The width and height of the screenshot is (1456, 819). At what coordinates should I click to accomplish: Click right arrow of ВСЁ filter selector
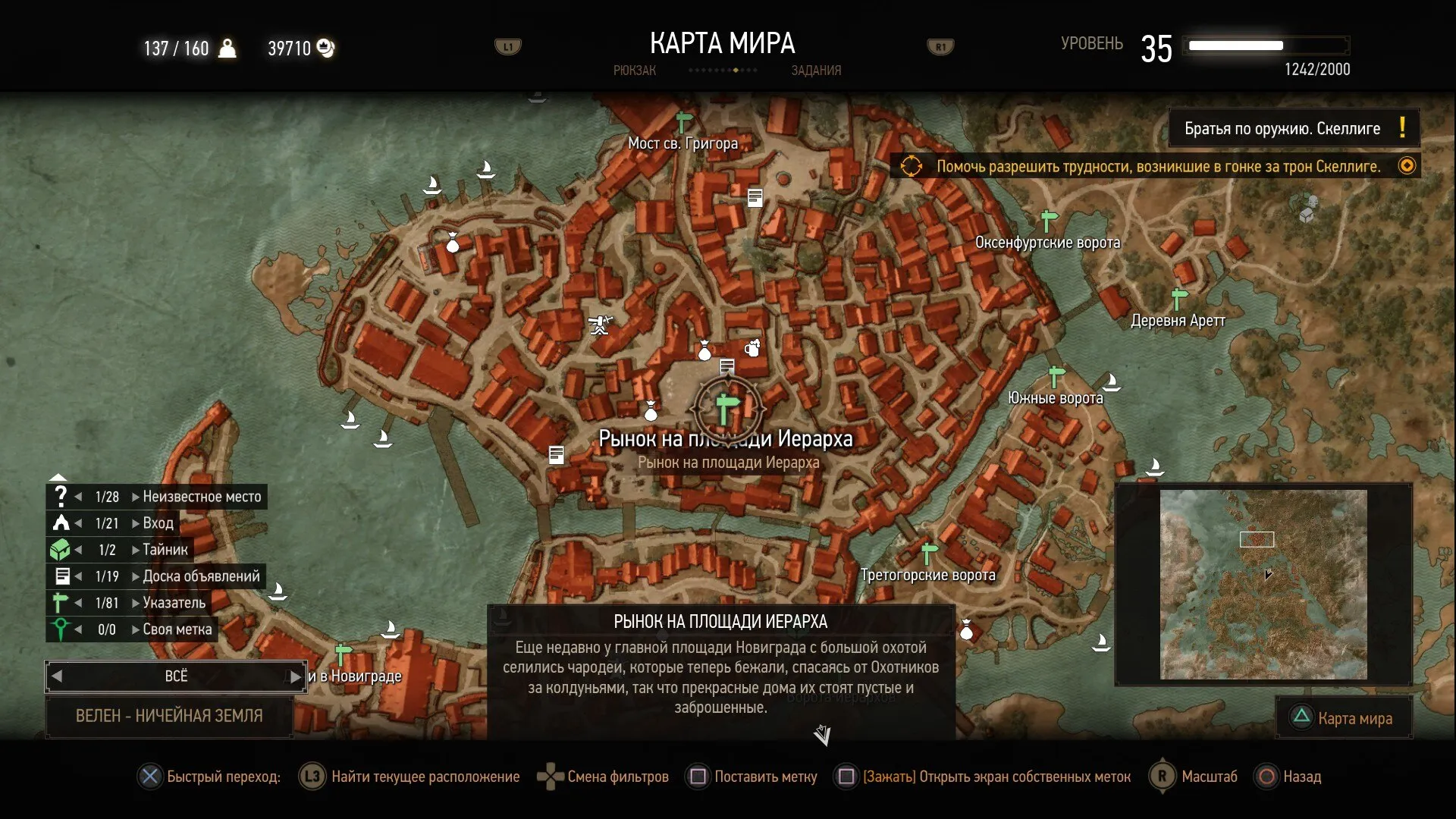(295, 676)
